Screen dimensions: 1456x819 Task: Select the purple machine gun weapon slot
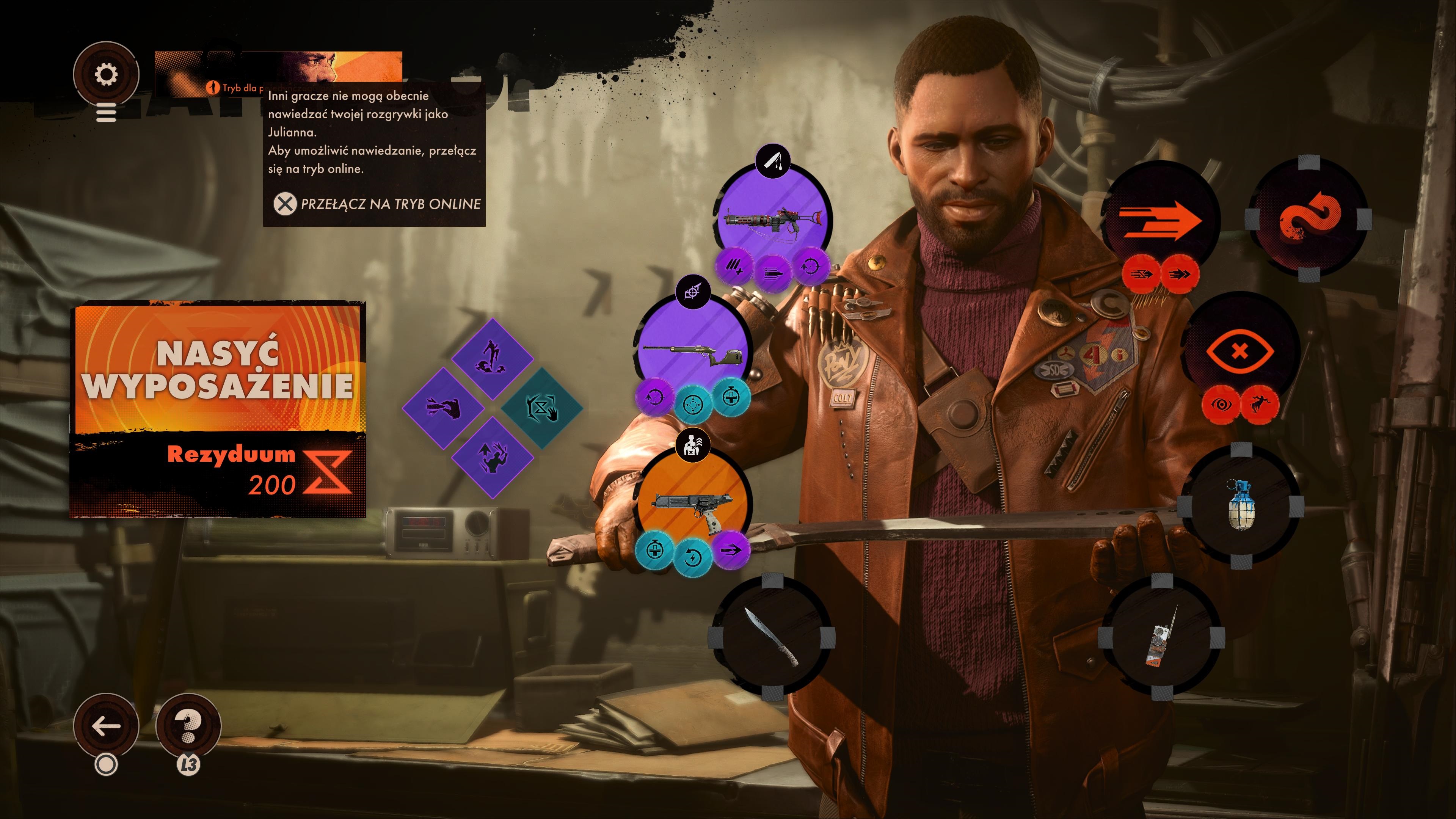(773, 218)
